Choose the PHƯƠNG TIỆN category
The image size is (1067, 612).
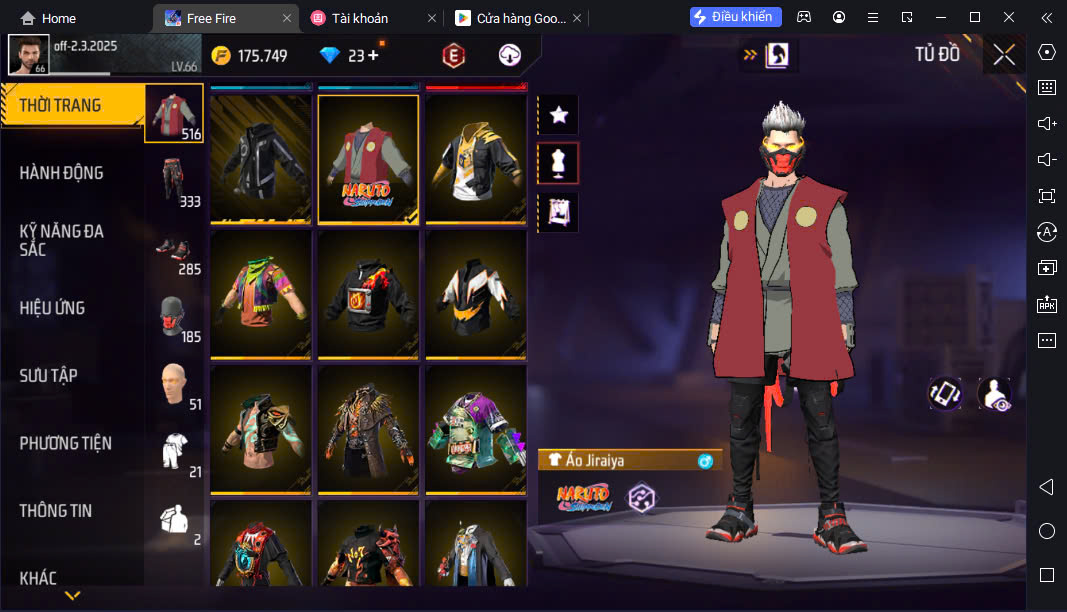tap(66, 443)
